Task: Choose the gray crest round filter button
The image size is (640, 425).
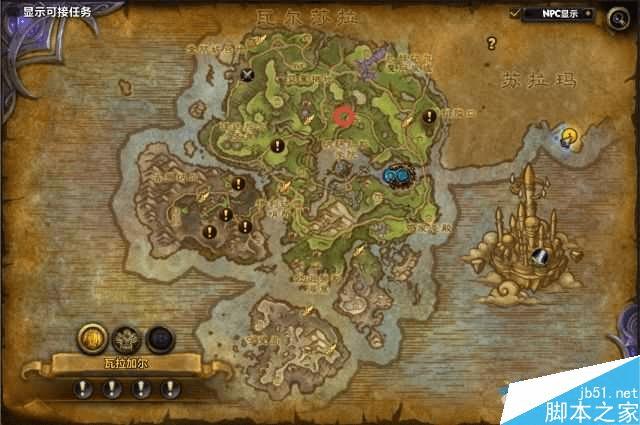Action: [125, 338]
